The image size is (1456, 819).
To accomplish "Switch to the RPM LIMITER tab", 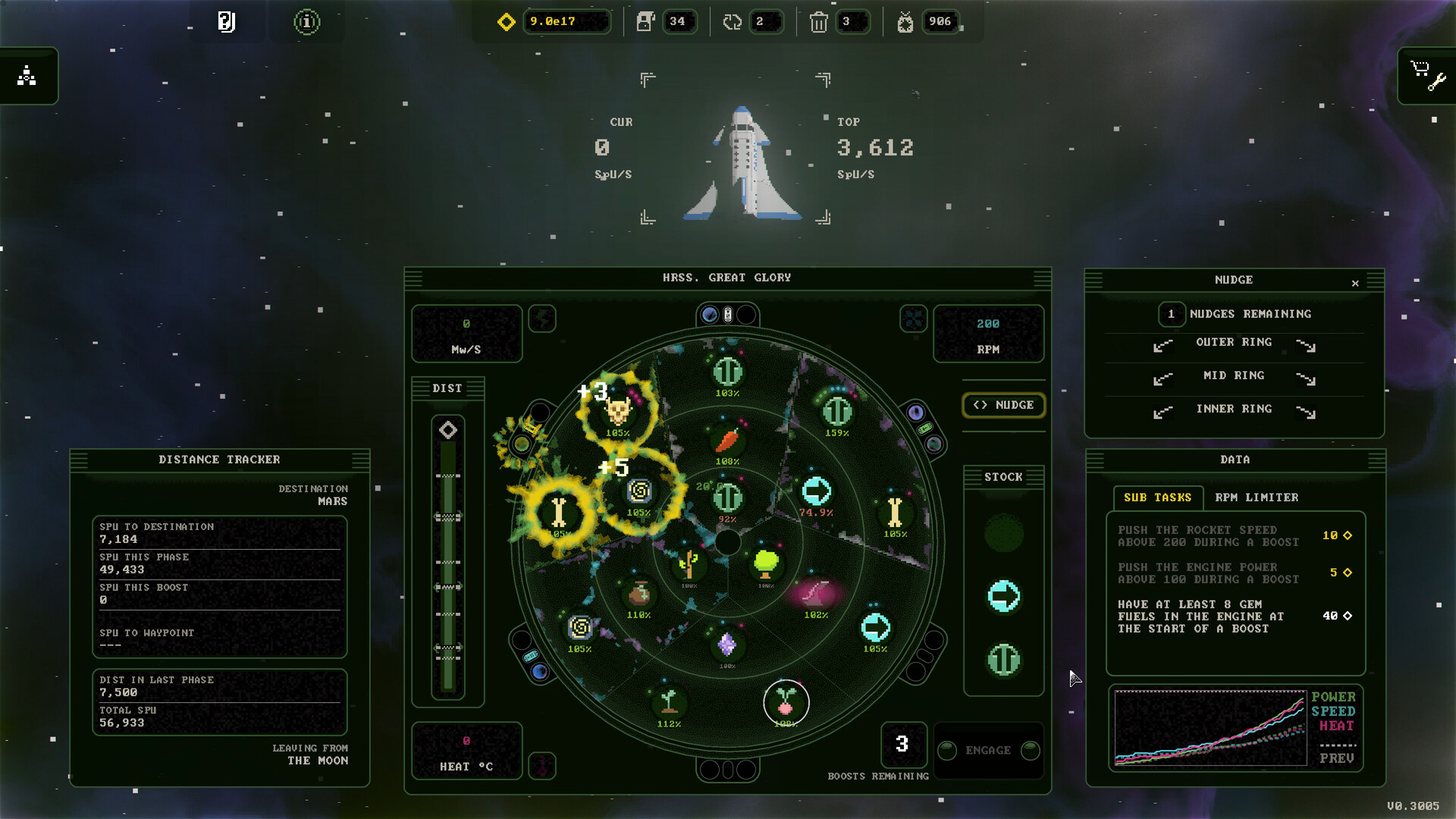I will [x=1258, y=497].
